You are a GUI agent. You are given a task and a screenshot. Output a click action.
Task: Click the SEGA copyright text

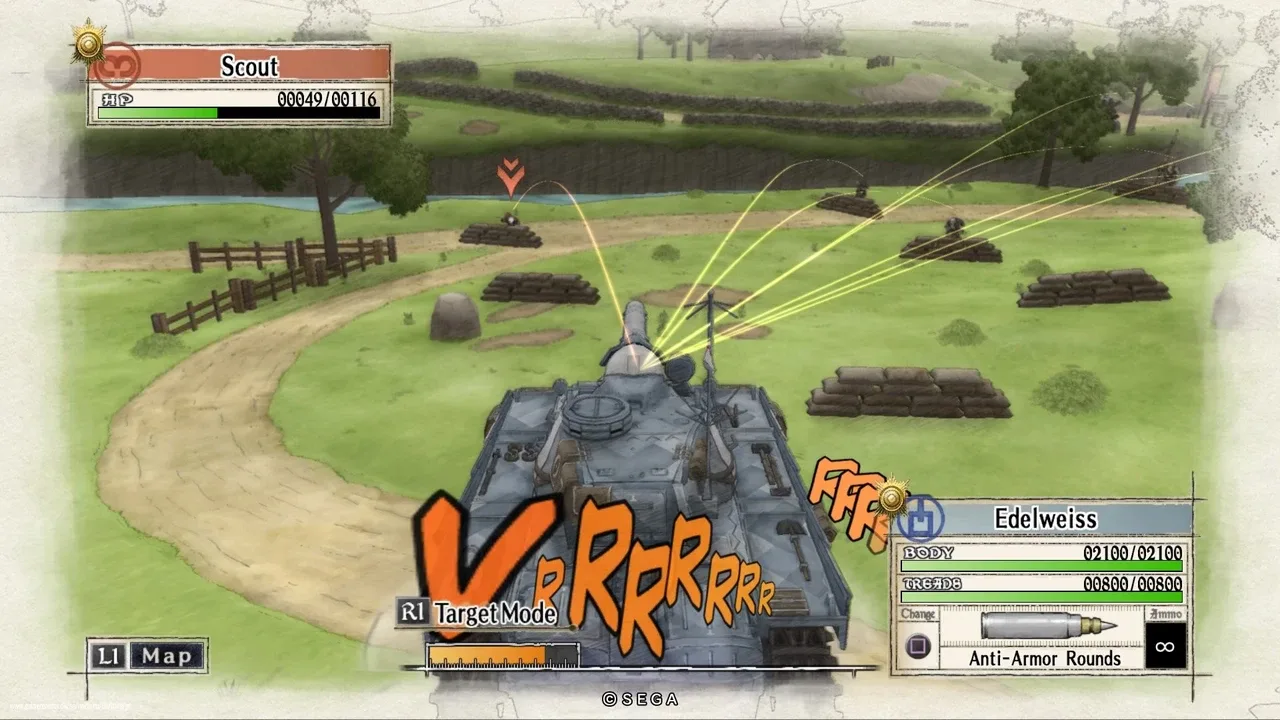[x=640, y=700]
